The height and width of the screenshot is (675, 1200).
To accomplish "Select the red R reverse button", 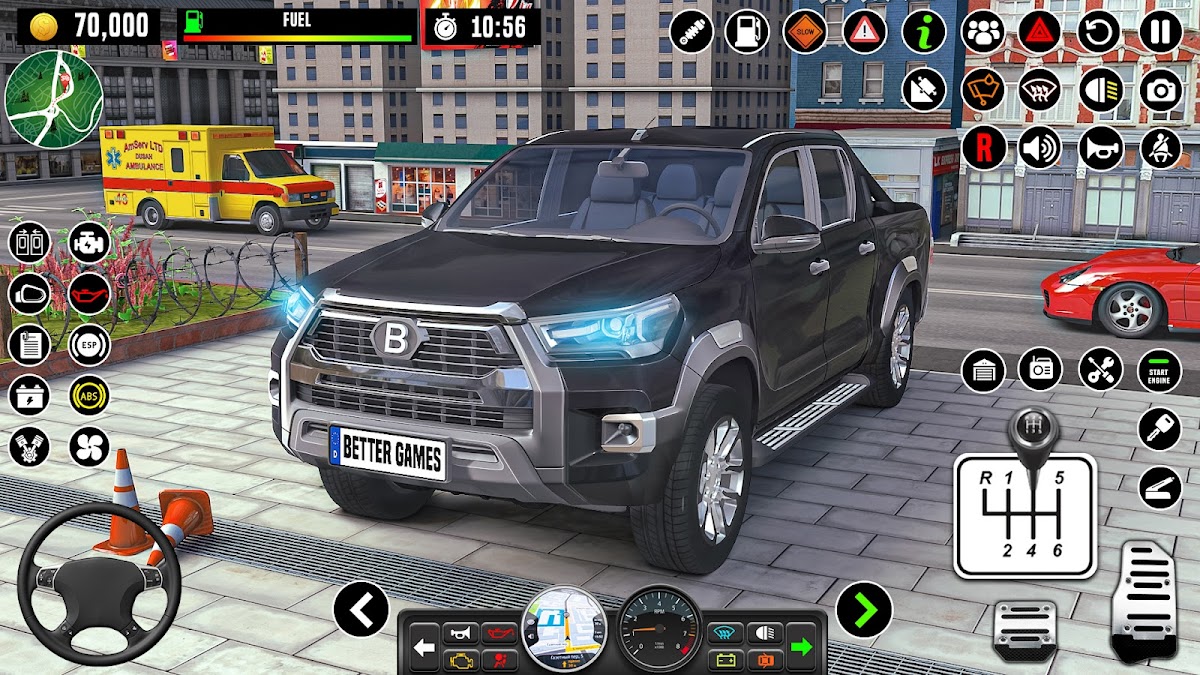I will [983, 149].
